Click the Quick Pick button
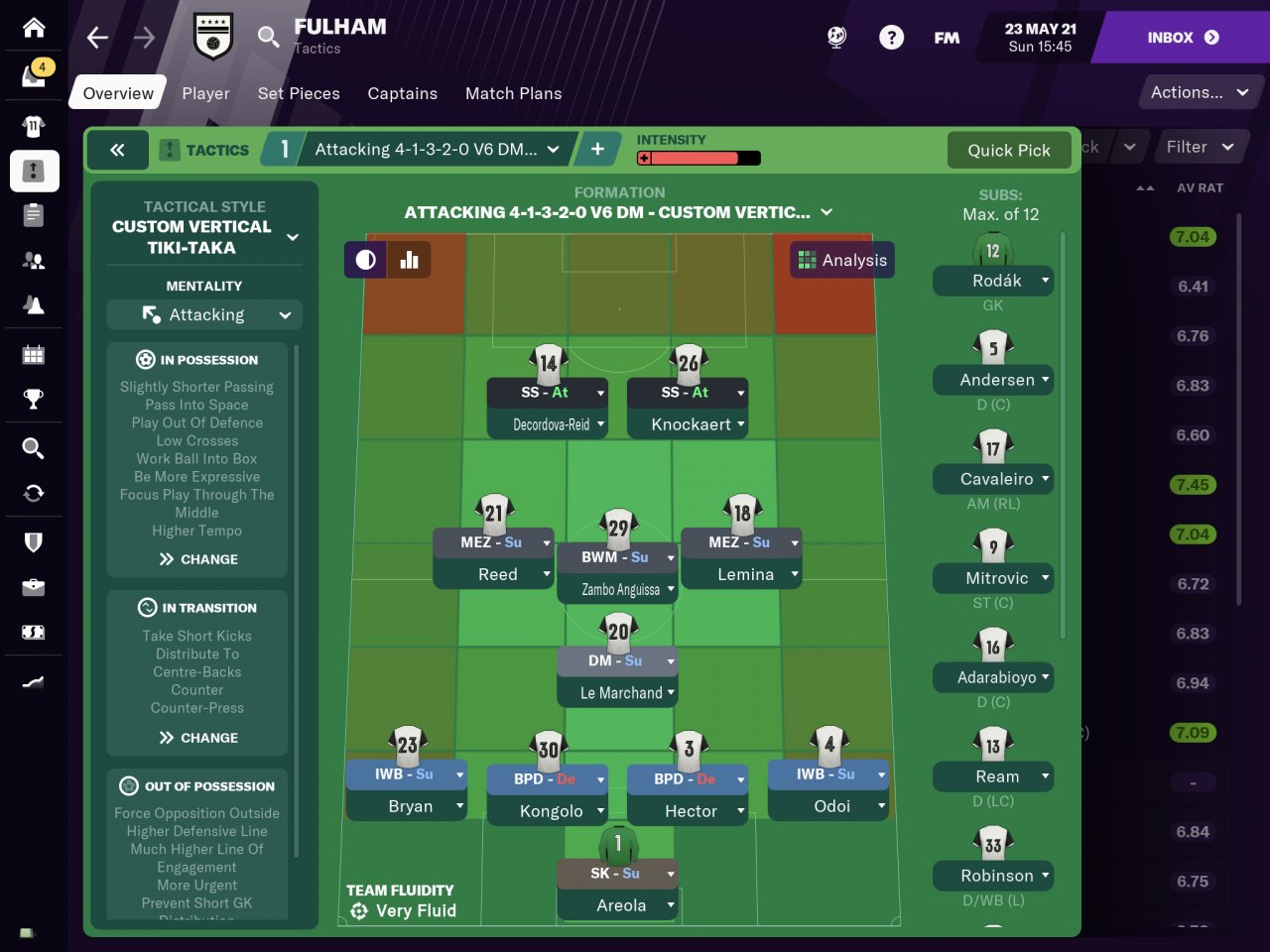1270x952 pixels. (1008, 150)
